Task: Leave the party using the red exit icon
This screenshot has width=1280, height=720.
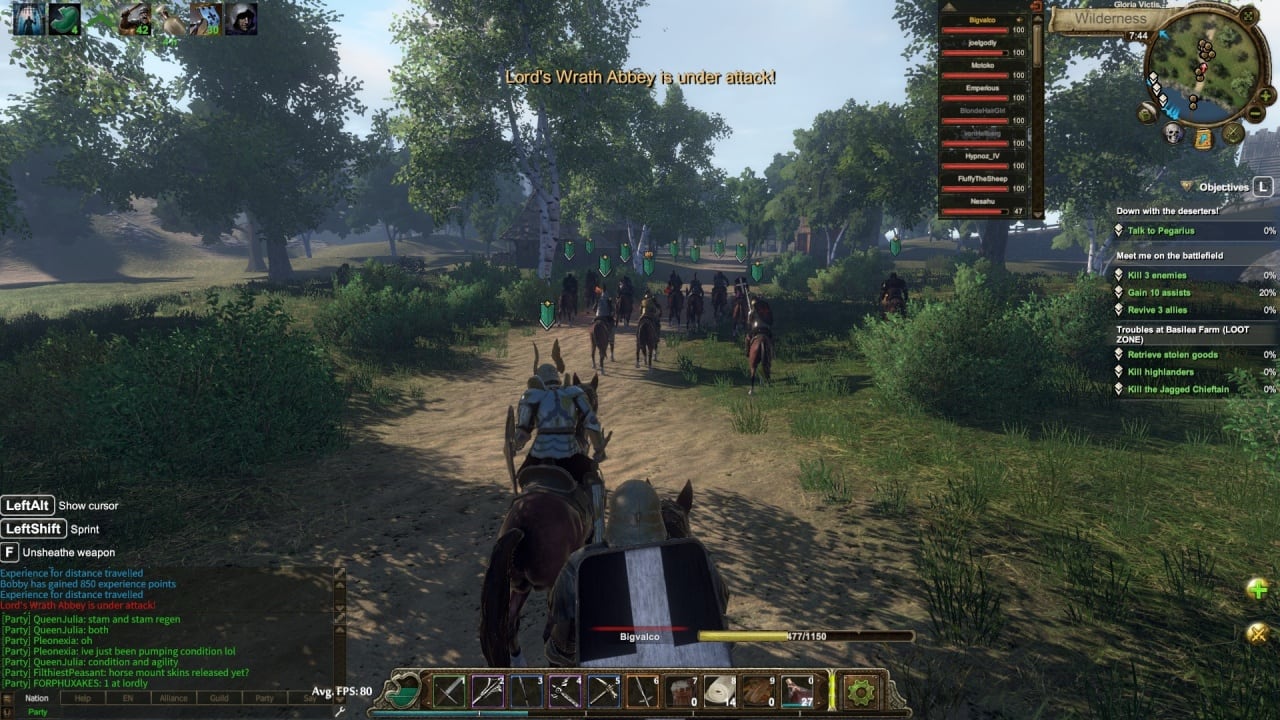Action: (1035, 6)
